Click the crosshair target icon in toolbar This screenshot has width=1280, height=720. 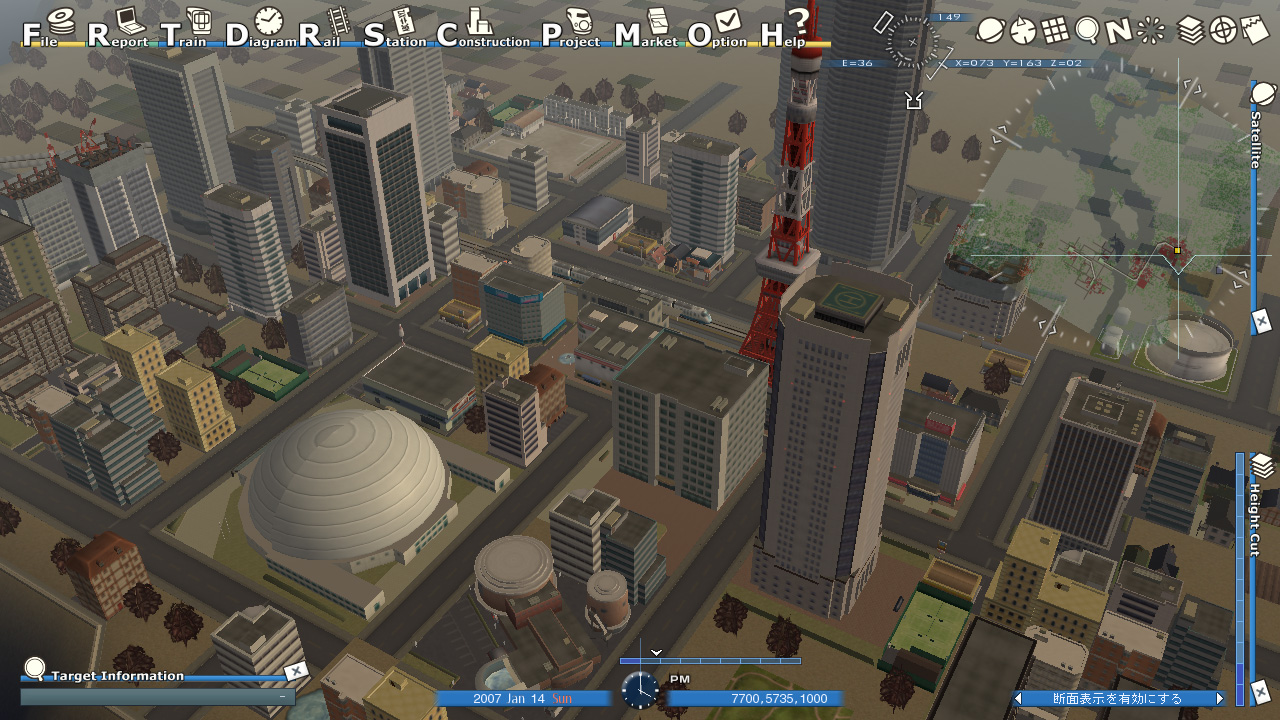(x=1223, y=30)
